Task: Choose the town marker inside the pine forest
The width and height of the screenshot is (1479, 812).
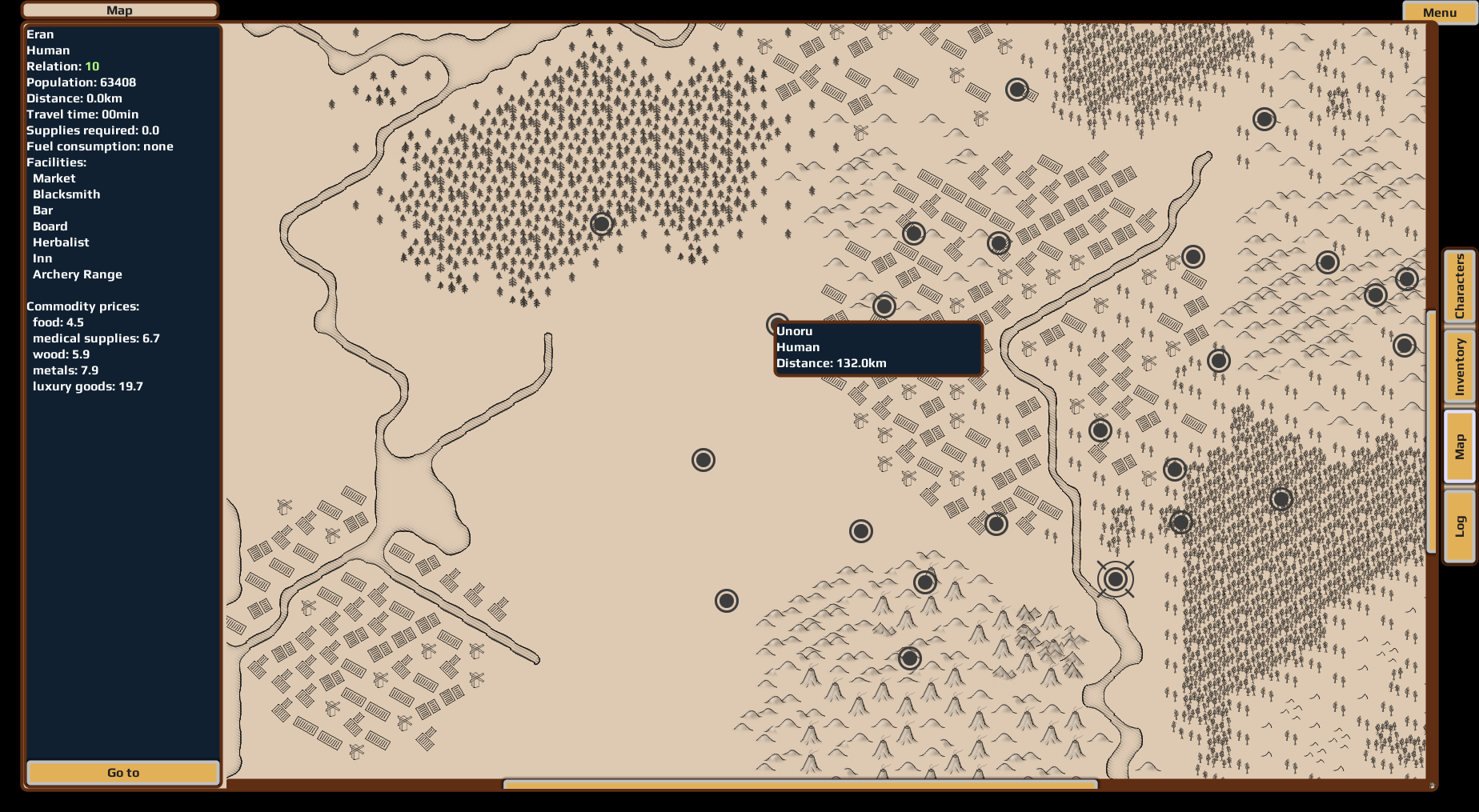Action: pyautogui.click(x=601, y=224)
